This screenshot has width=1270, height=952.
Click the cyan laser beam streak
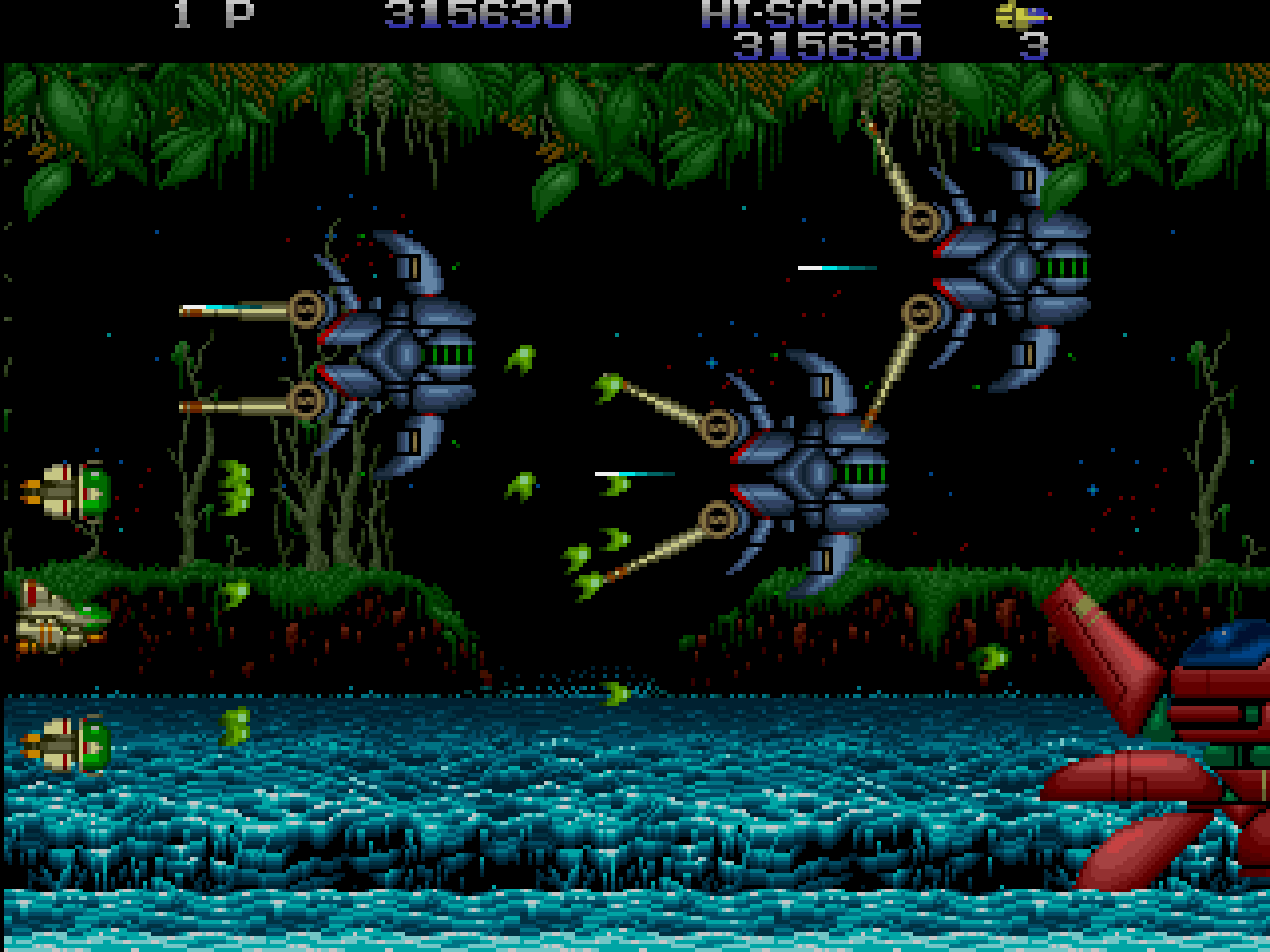click(838, 268)
